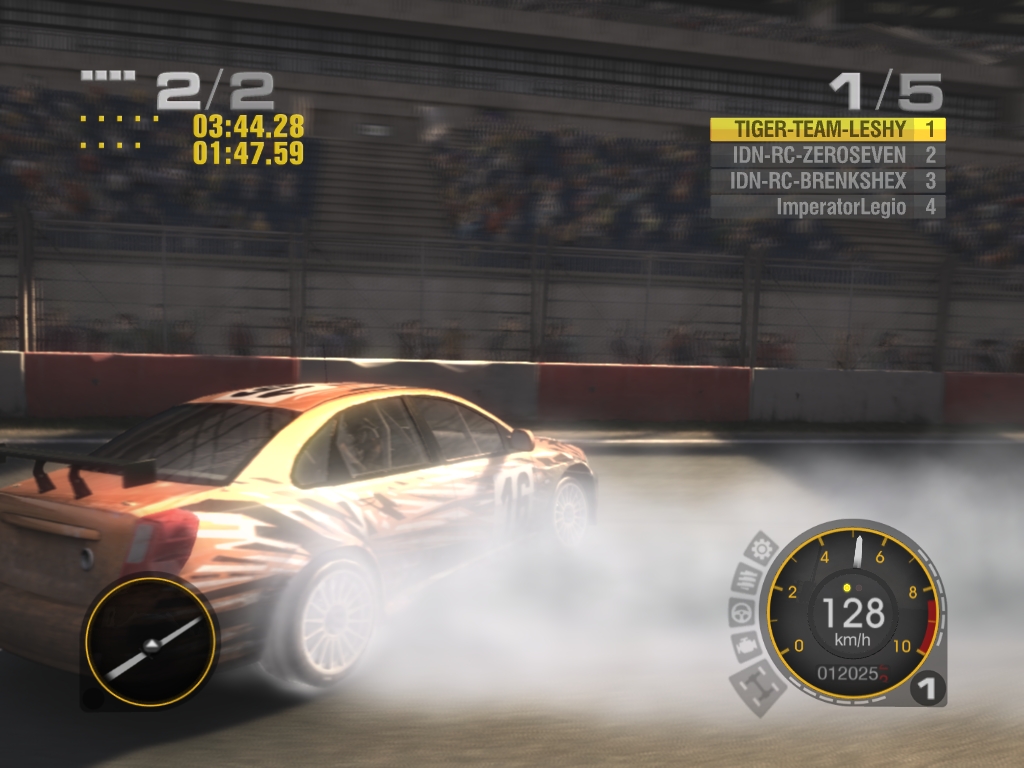Click the IDN-RC-ZEROSEVEN leaderboard row
1024x768 pixels.
[826, 155]
